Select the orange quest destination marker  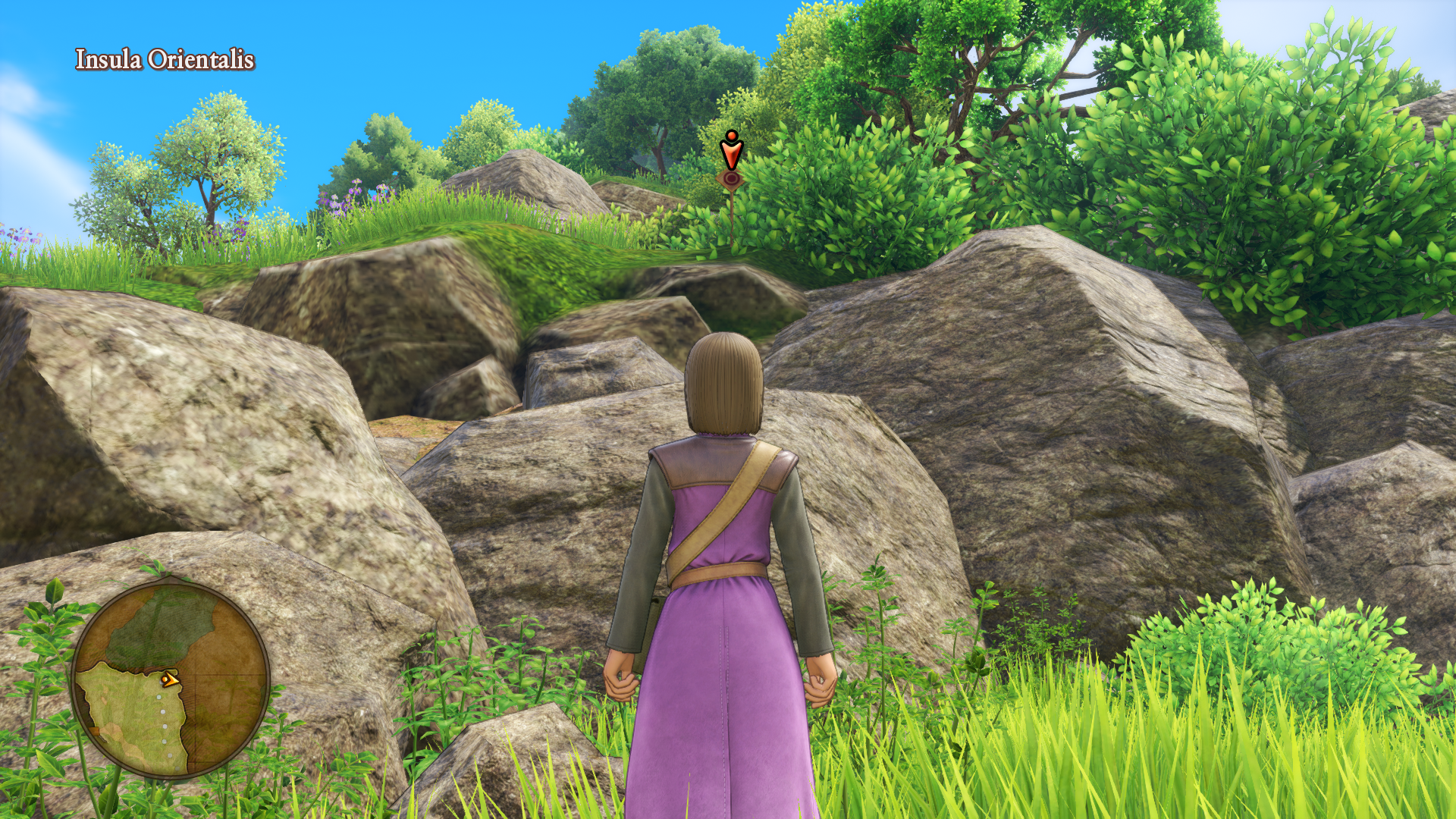point(730,152)
